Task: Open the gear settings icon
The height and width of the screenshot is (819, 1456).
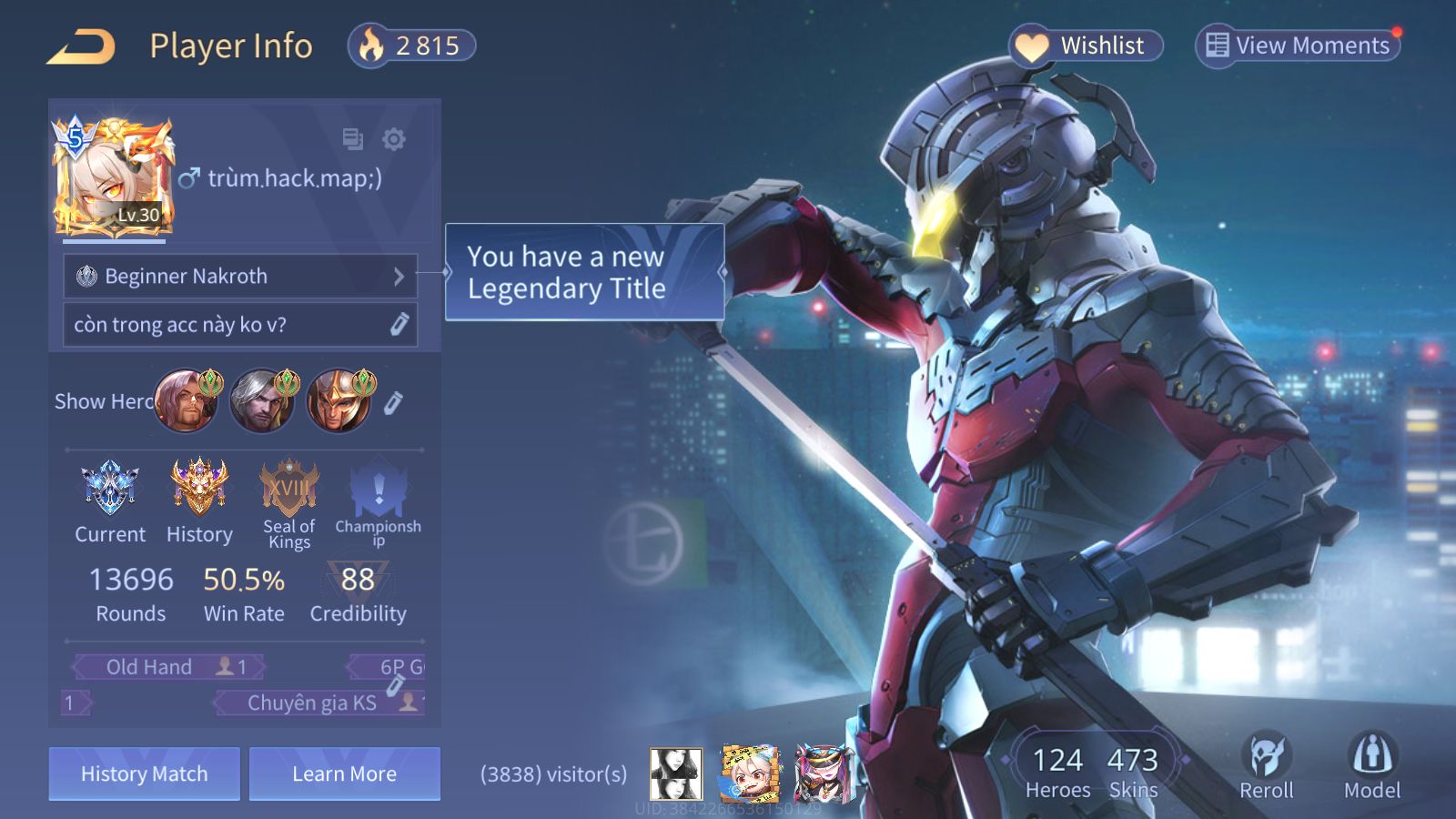Action: 394,139
